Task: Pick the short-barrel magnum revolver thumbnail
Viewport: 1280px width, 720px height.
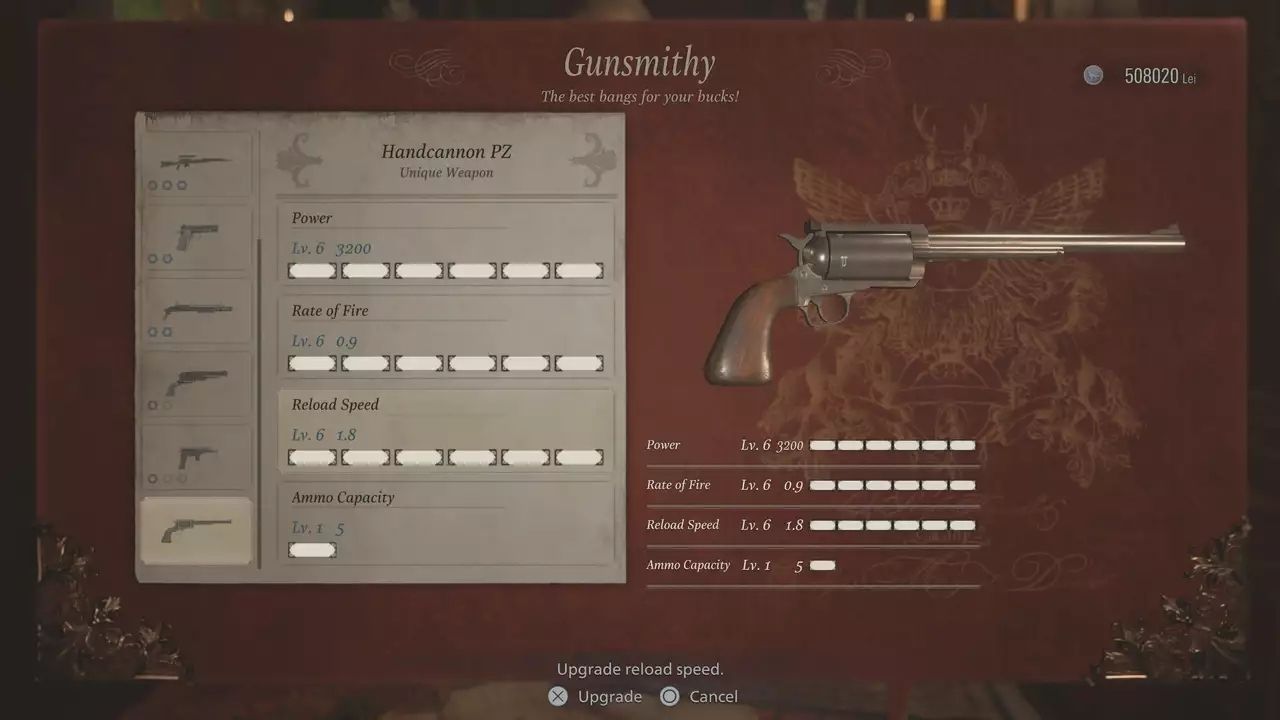Action: [195, 384]
